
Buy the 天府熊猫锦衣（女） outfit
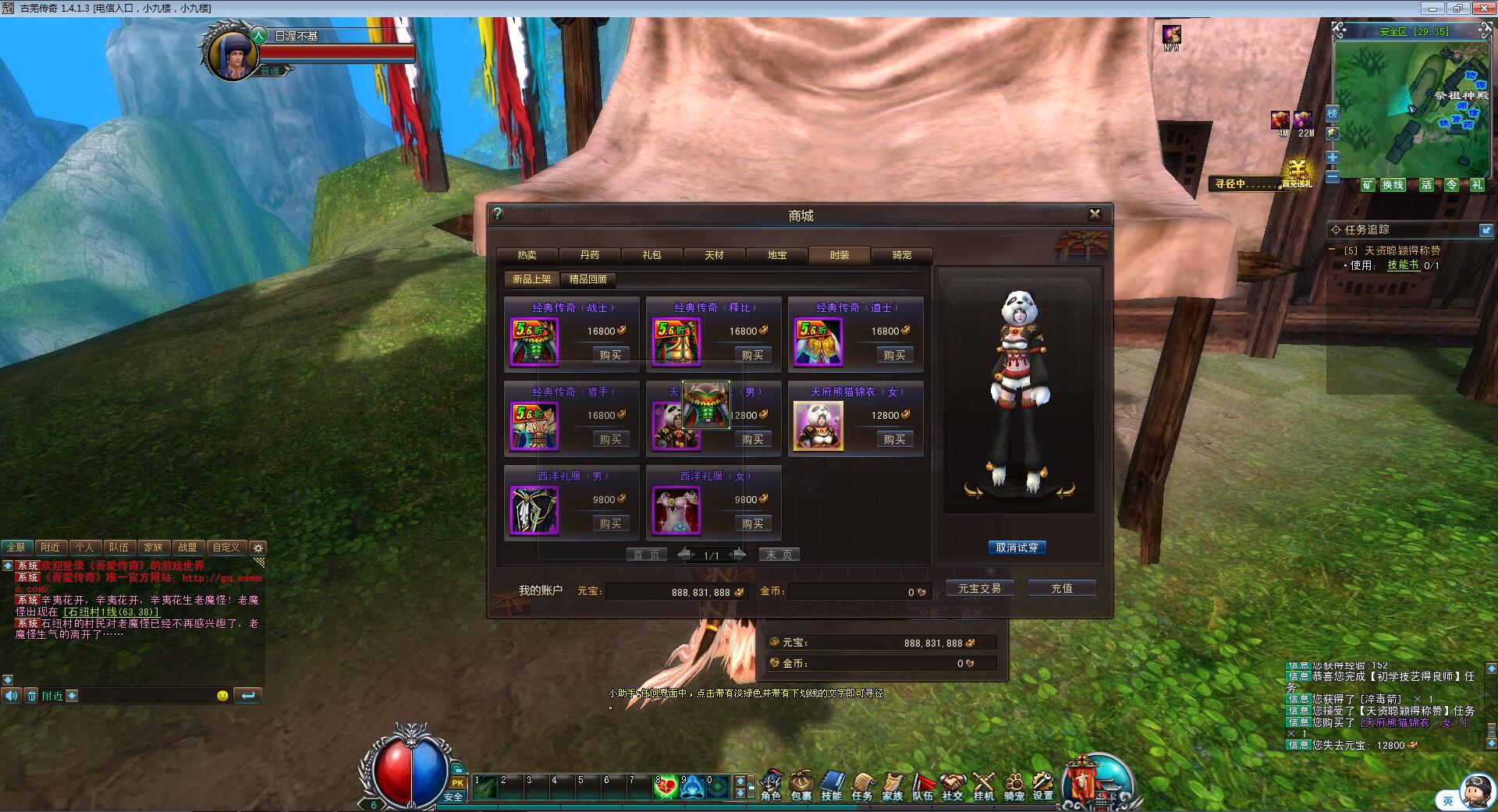point(894,439)
